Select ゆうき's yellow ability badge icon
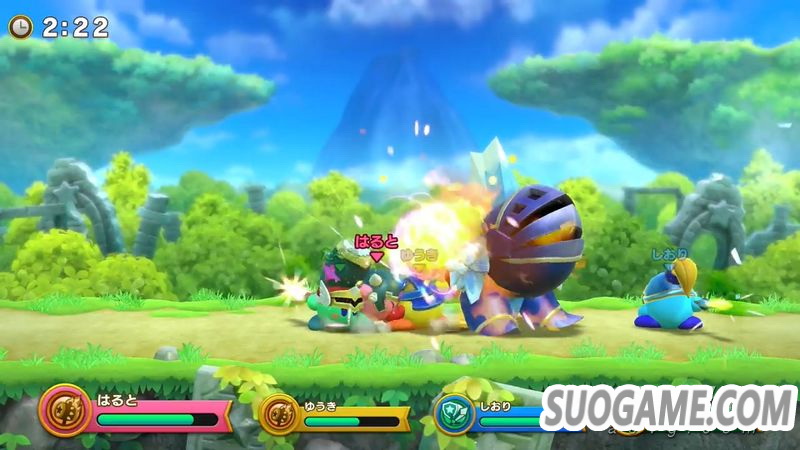 click(x=278, y=413)
